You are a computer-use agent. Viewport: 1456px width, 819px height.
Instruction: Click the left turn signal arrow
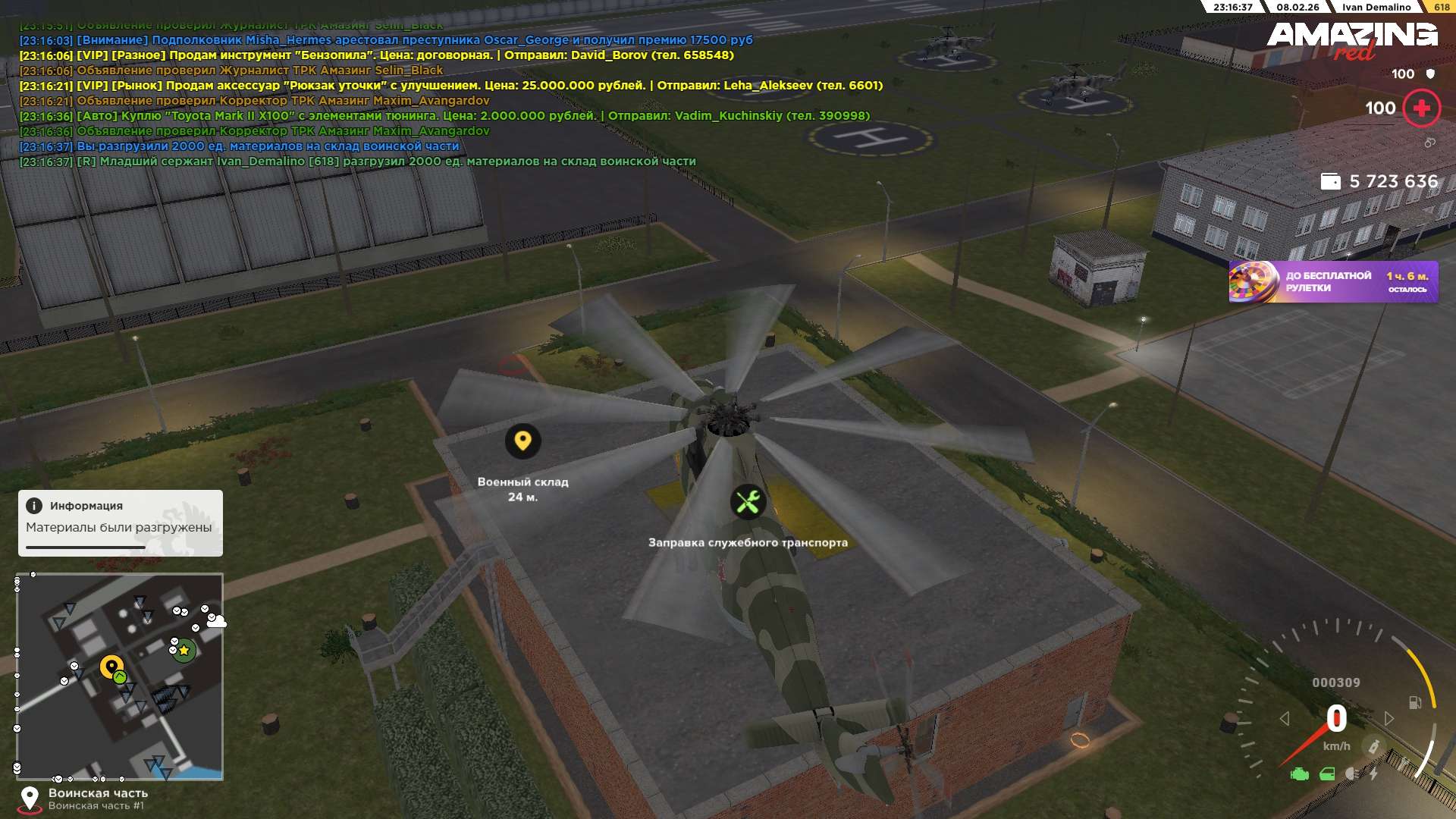point(1284,718)
